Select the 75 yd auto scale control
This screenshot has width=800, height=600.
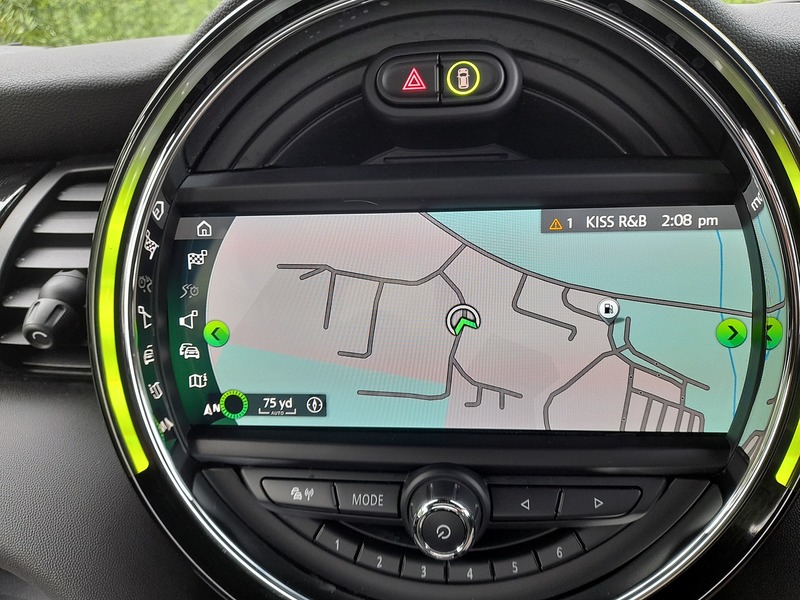point(275,405)
